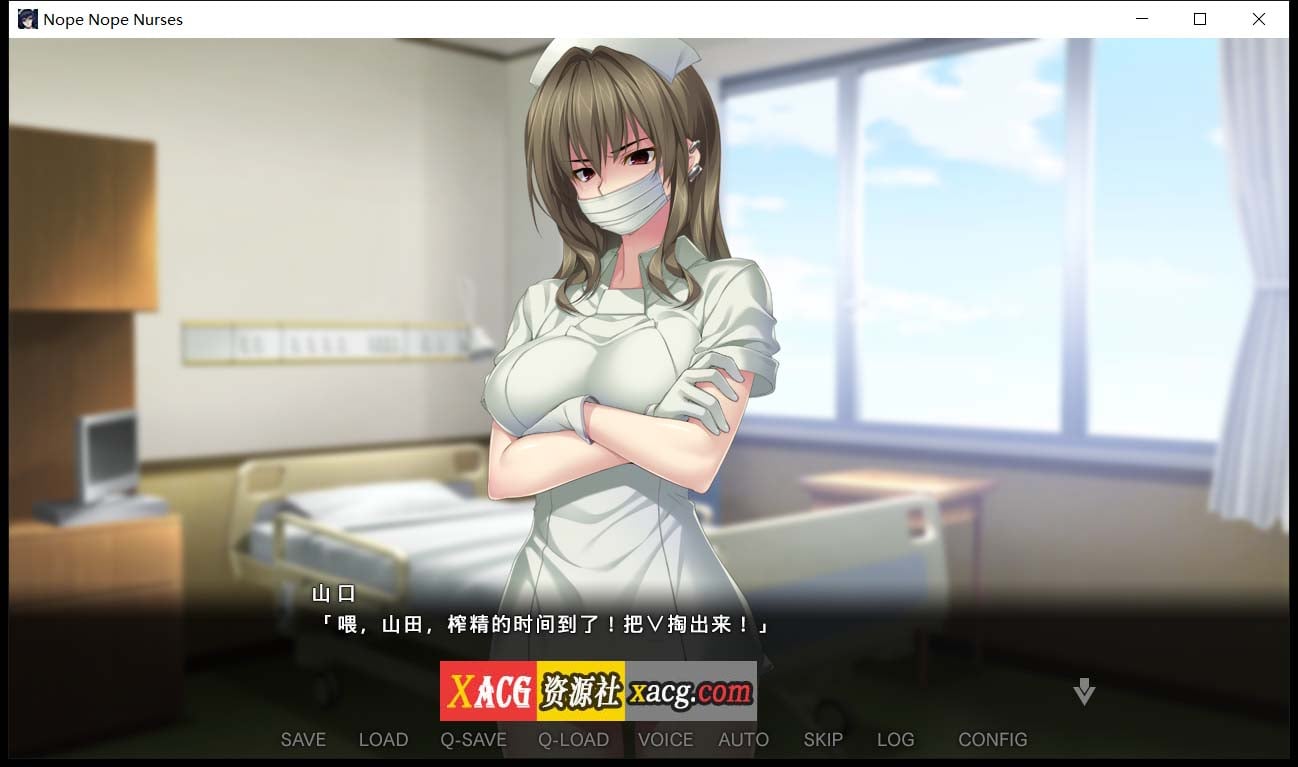Turn on SKIP mode
This screenshot has width=1298, height=767.
tap(822, 740)
